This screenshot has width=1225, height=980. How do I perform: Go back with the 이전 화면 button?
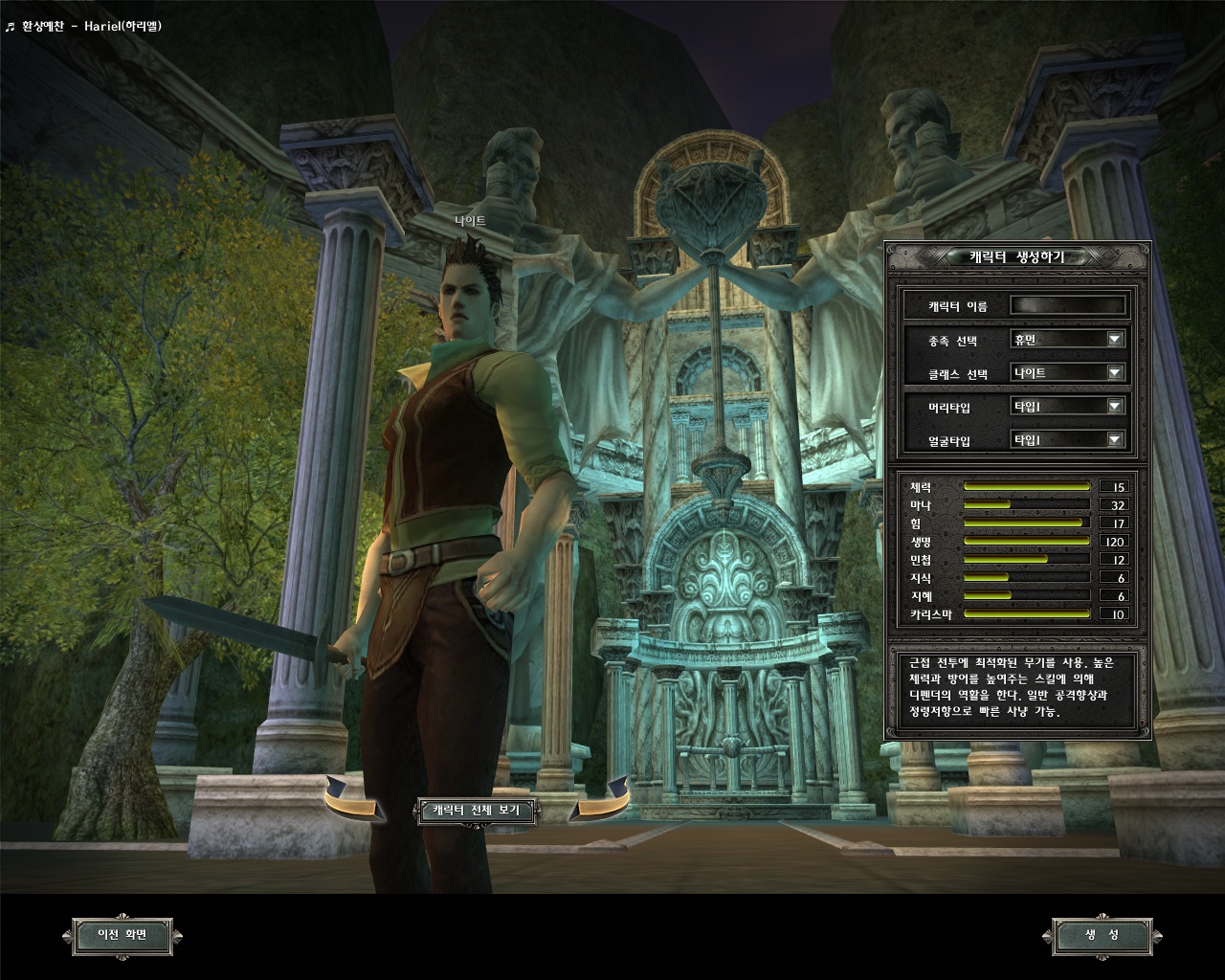tap(122, 935)
